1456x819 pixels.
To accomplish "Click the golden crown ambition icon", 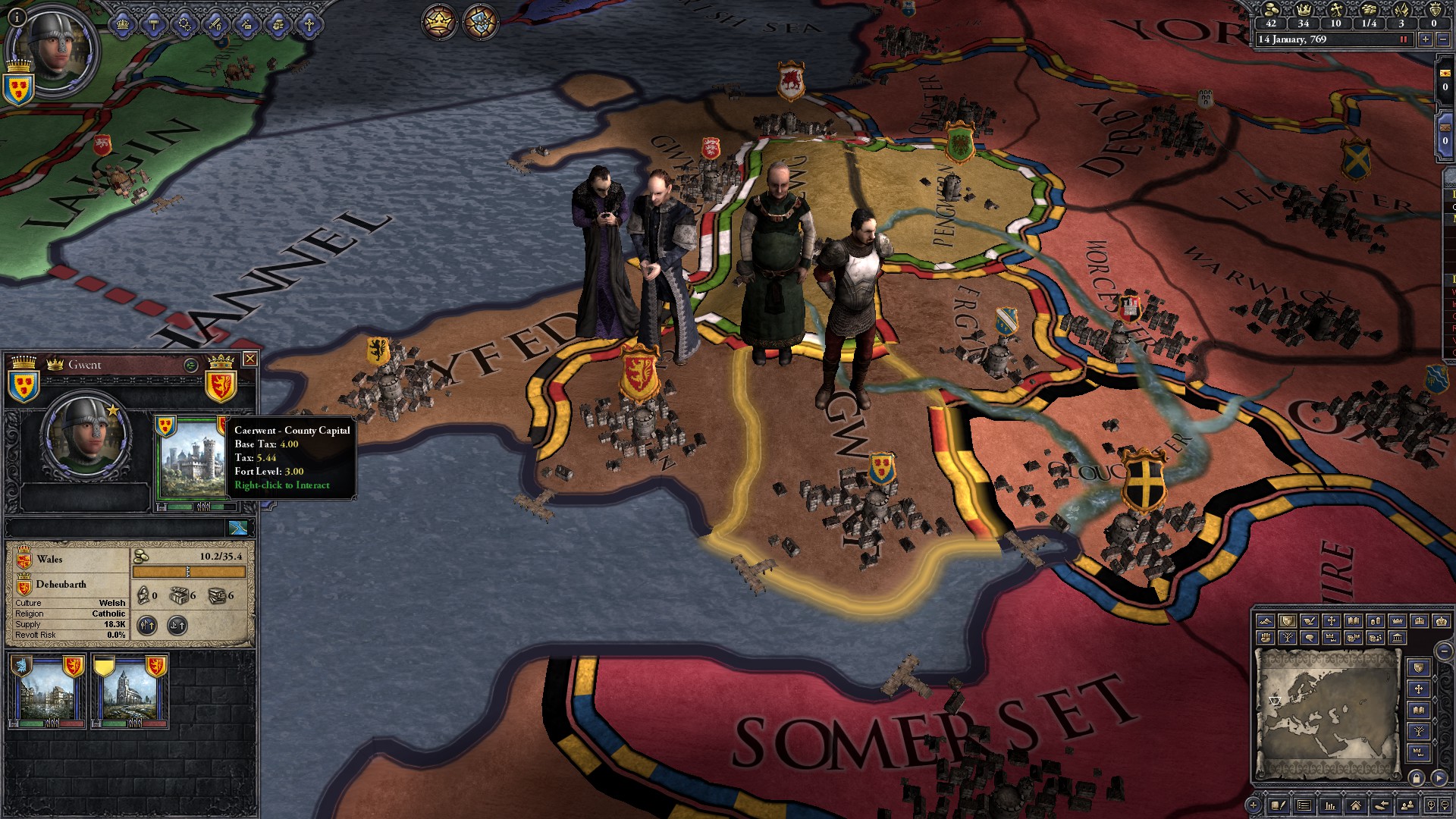I will tap(438, 22).
